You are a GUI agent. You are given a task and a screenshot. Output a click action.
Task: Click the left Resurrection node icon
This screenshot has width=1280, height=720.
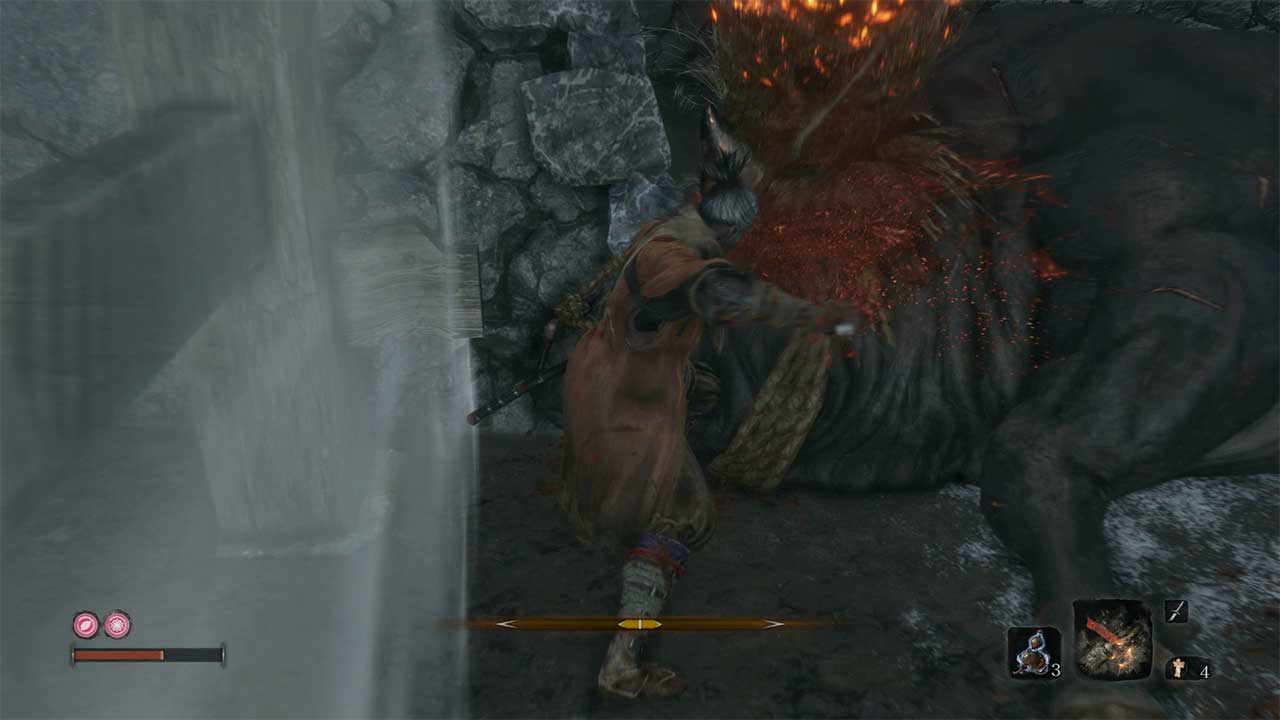(x=86, y=623)
